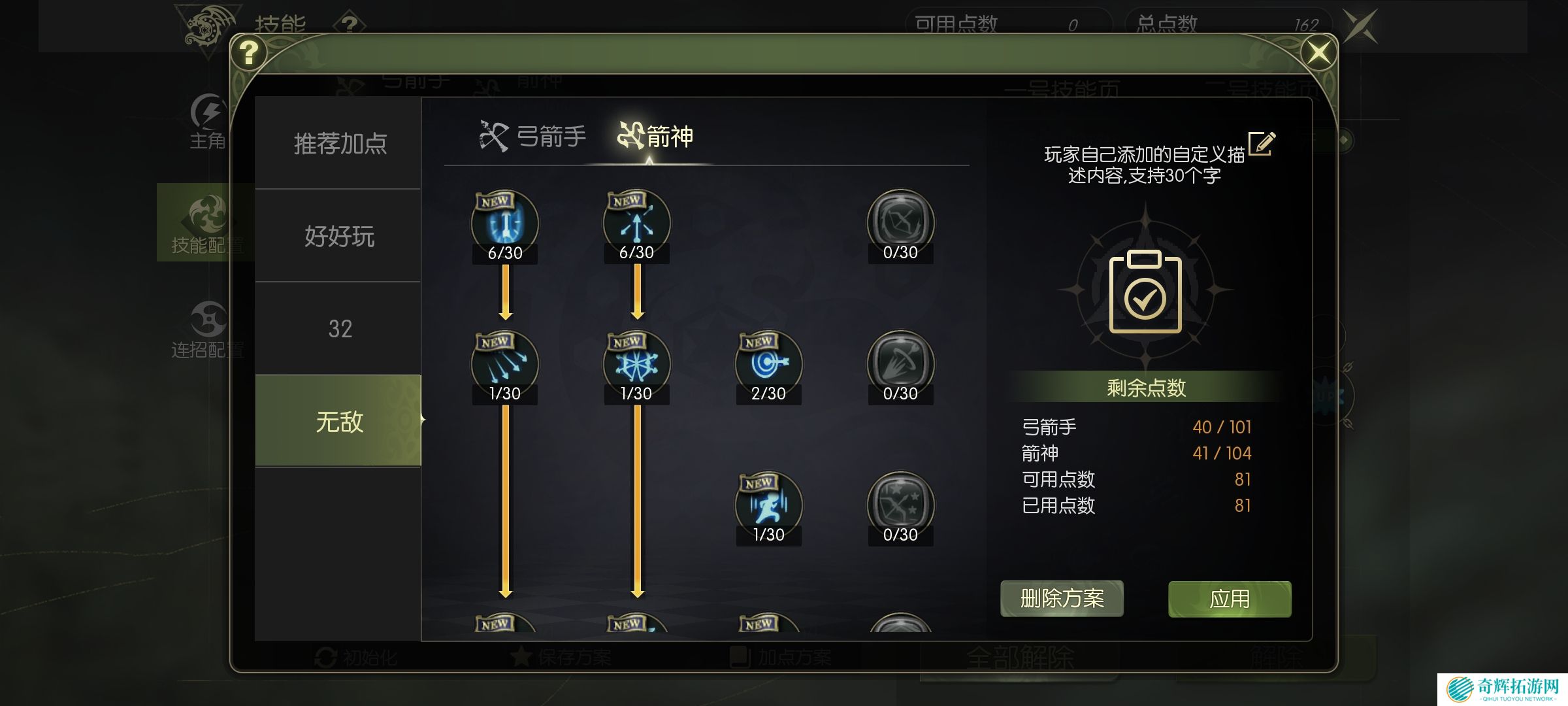The width and height of the screenshot is (1568, 706).
Task: Choose the snowflake burst skill icon
Action: 637,363
